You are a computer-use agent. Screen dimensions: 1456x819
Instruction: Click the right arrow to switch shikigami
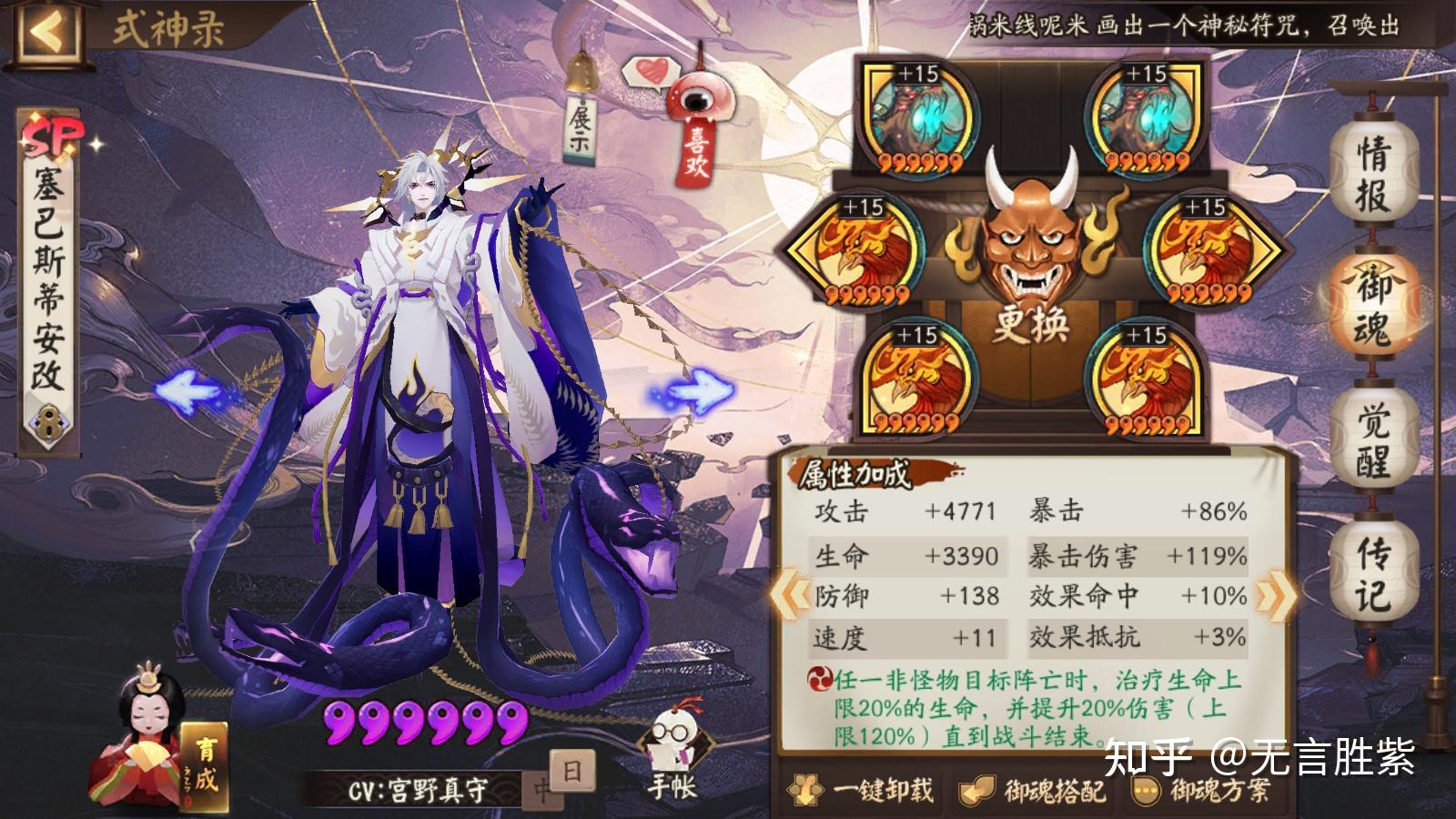[x=701, y=389]
